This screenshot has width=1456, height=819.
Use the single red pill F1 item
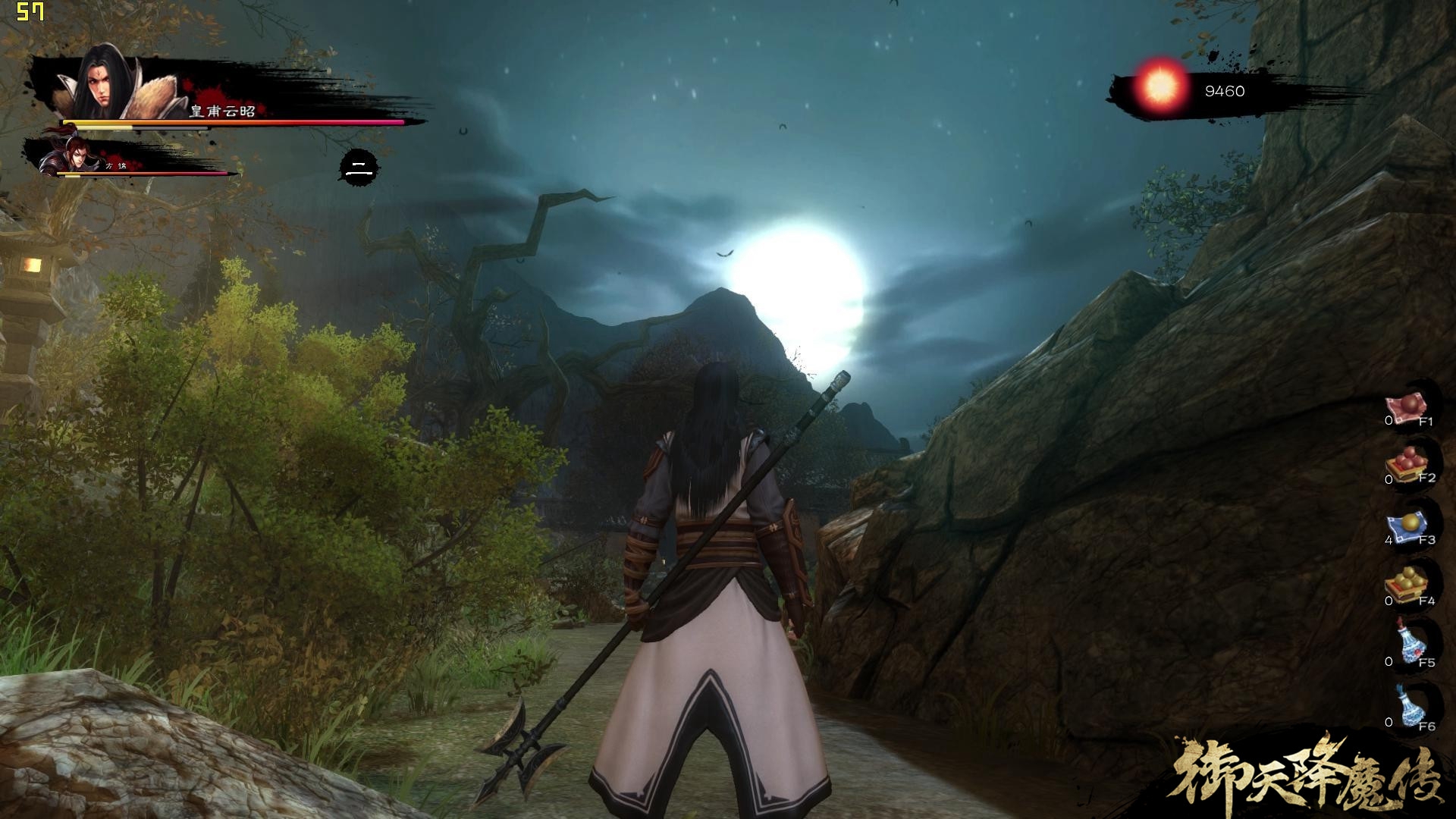click(x=1407, y=407)
